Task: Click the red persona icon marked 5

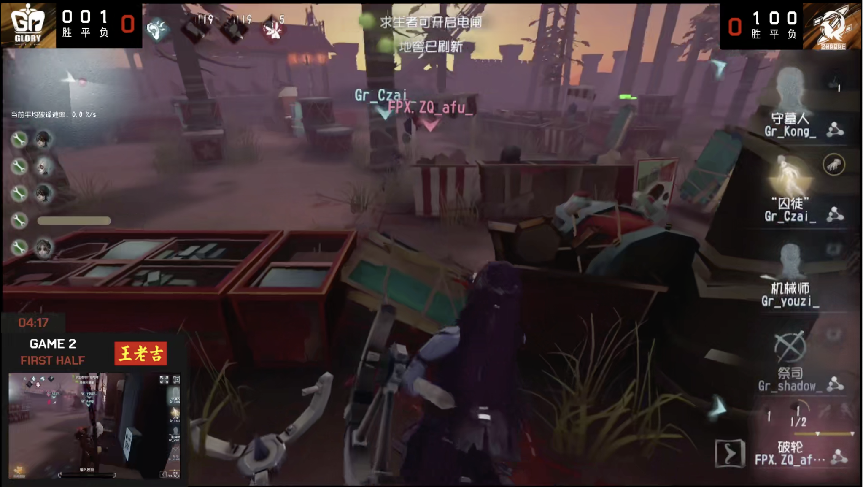Action: (274, 29)
